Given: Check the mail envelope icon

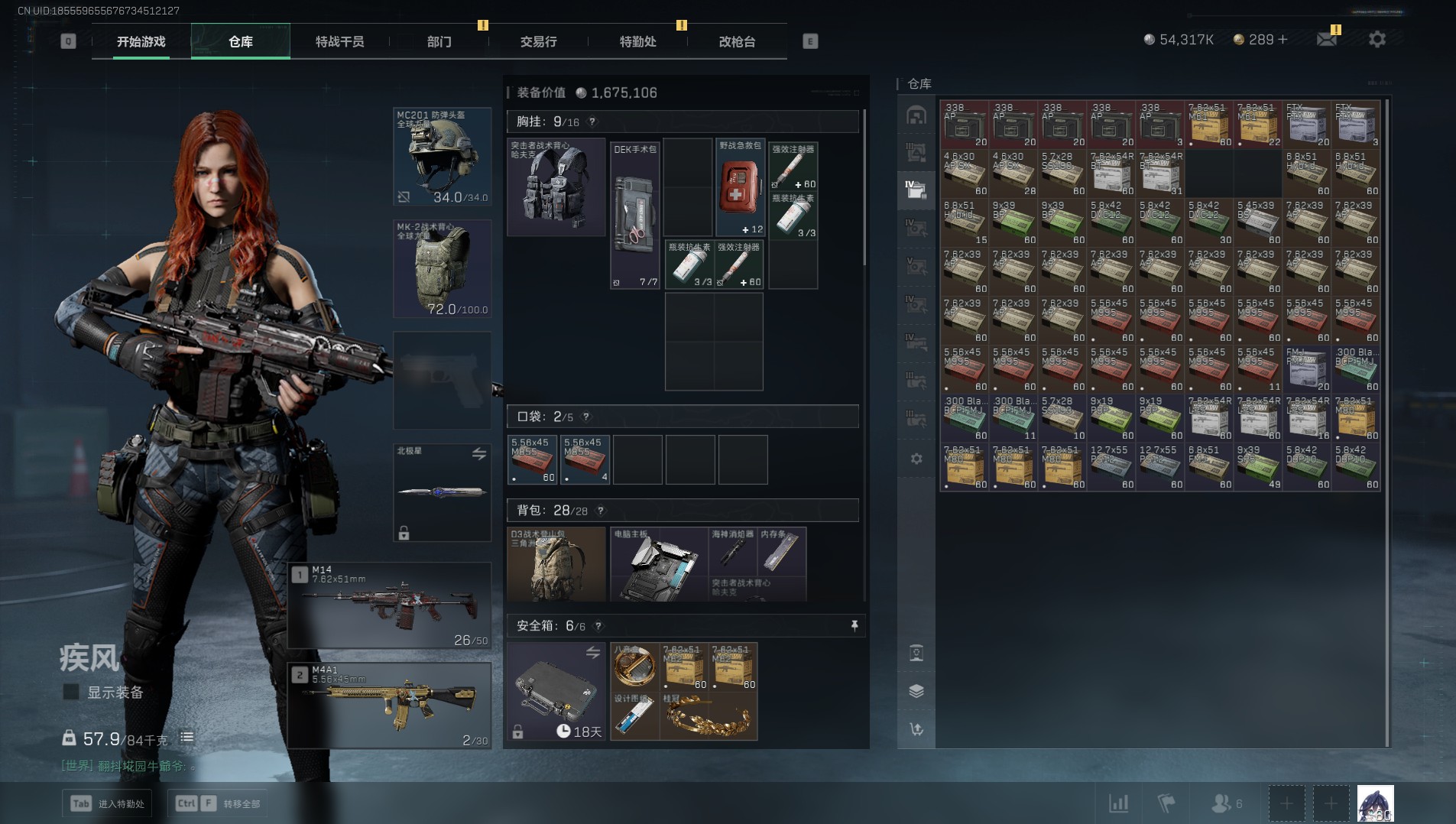Looking at the screenshot, I should (x=1327, y=39).
